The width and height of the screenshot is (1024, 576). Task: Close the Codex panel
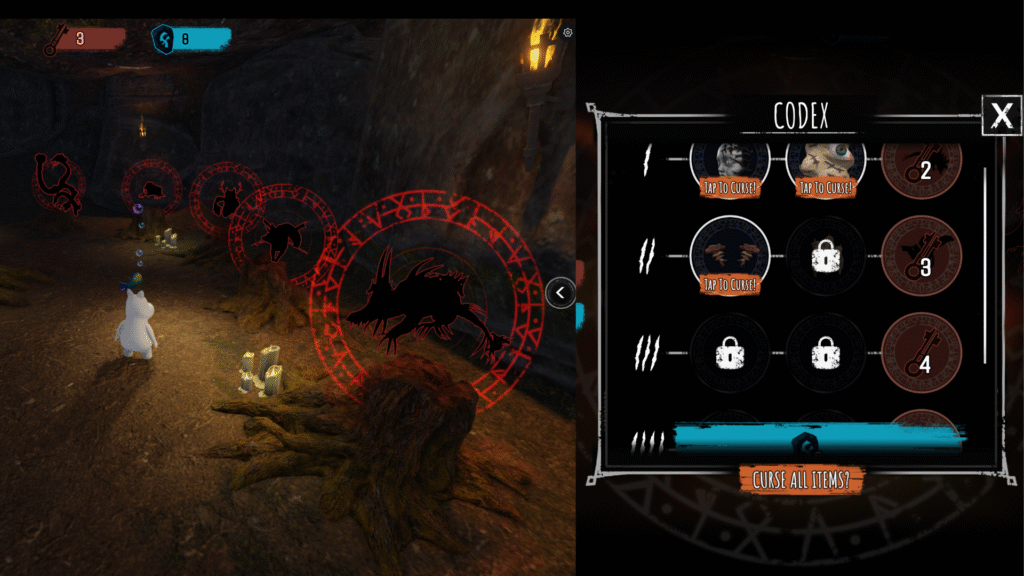pyautogui.click(x=1001, y=116)
